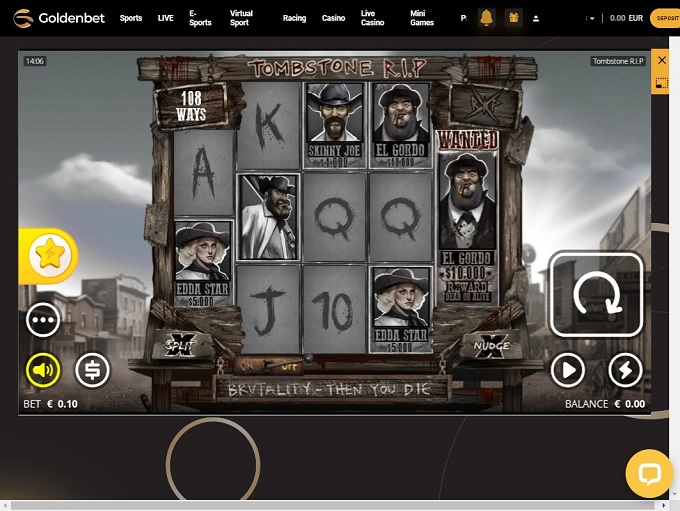Image resolution: width=680 pixels, height=511 pixels.
Task: Open Mini Games
Action: (x=422, y=18)
